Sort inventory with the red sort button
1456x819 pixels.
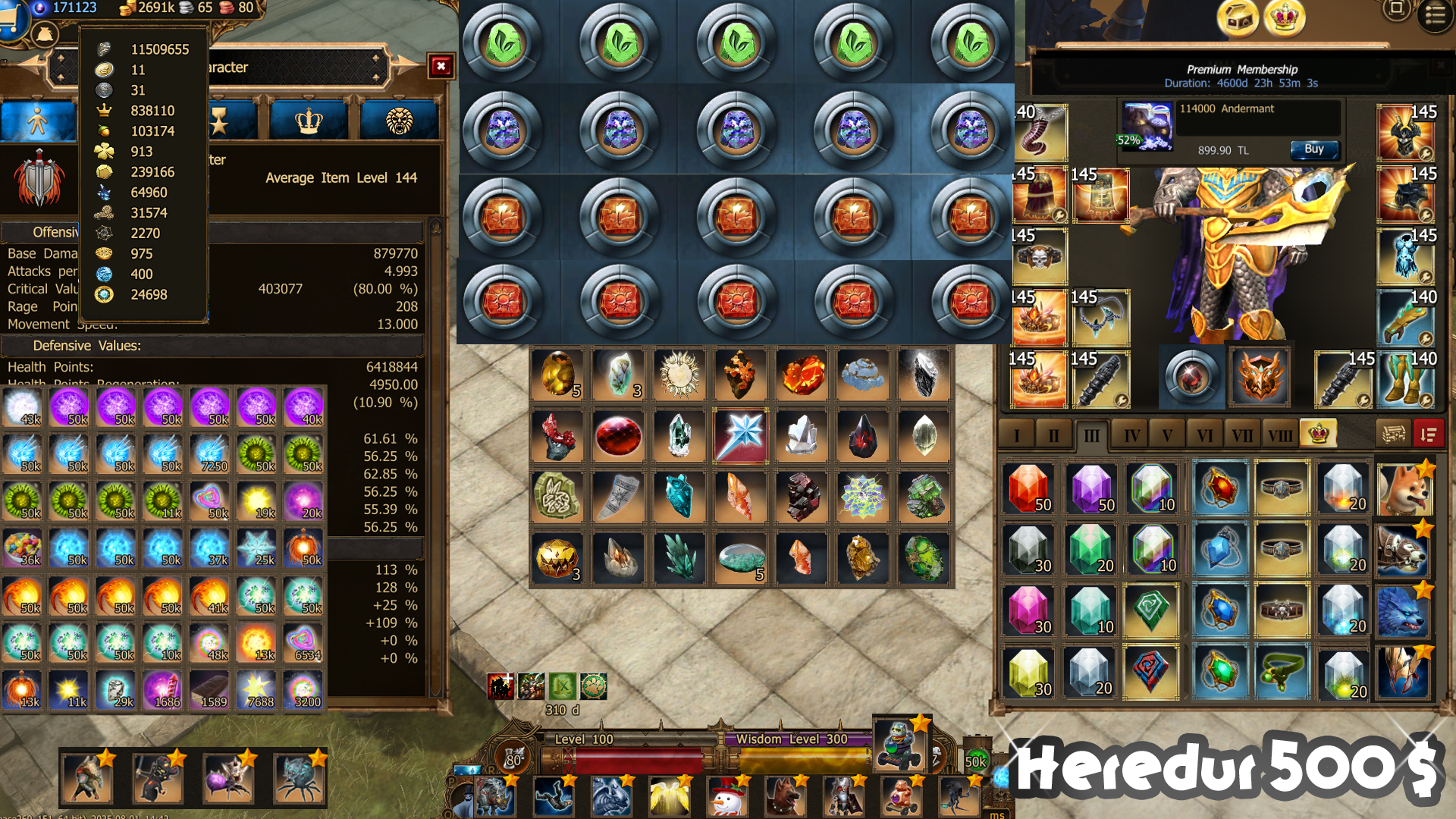point(1428,435)
